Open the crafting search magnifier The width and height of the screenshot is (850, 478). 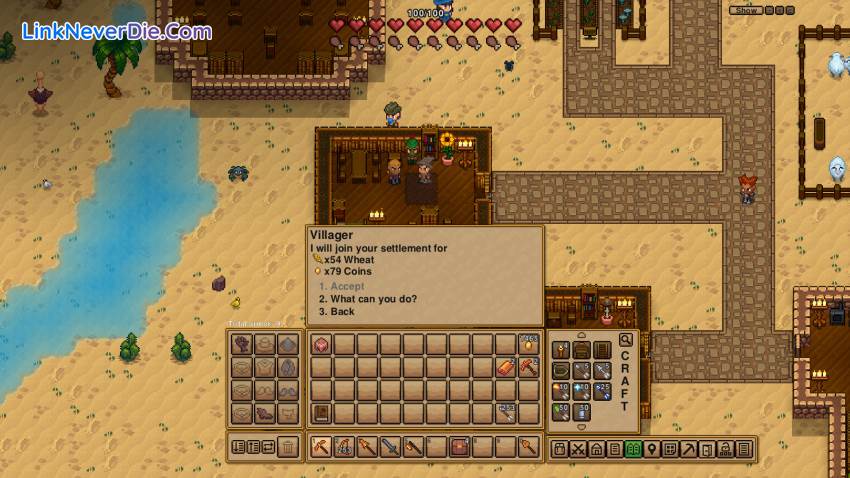pyautogui.click(x=626, y=340)
